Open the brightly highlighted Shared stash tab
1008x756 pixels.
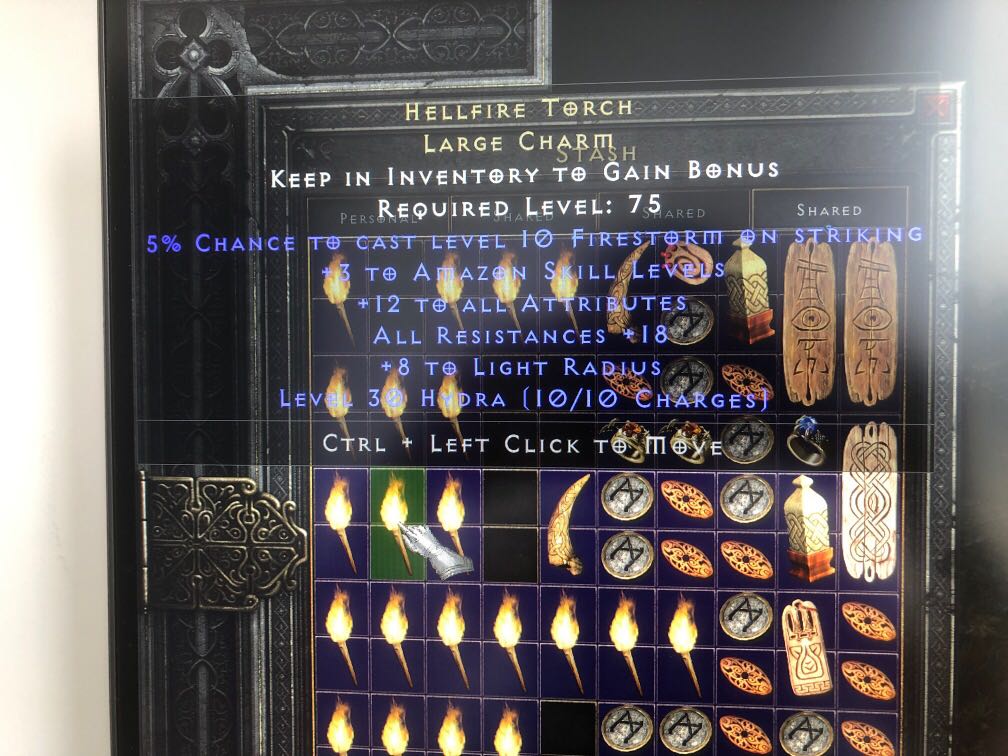(x=829, y=211)
